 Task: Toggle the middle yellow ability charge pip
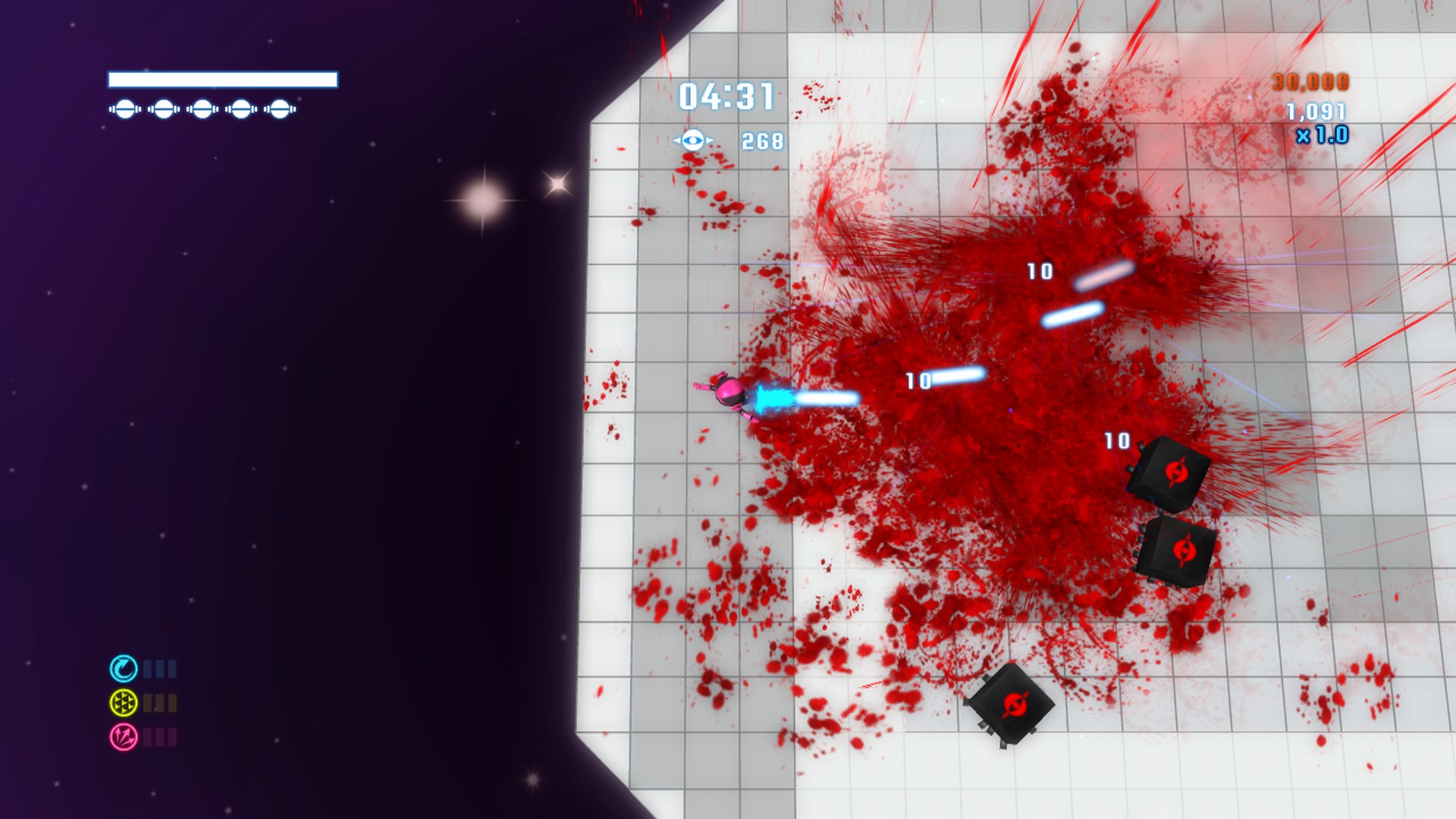tap(159, 702)
